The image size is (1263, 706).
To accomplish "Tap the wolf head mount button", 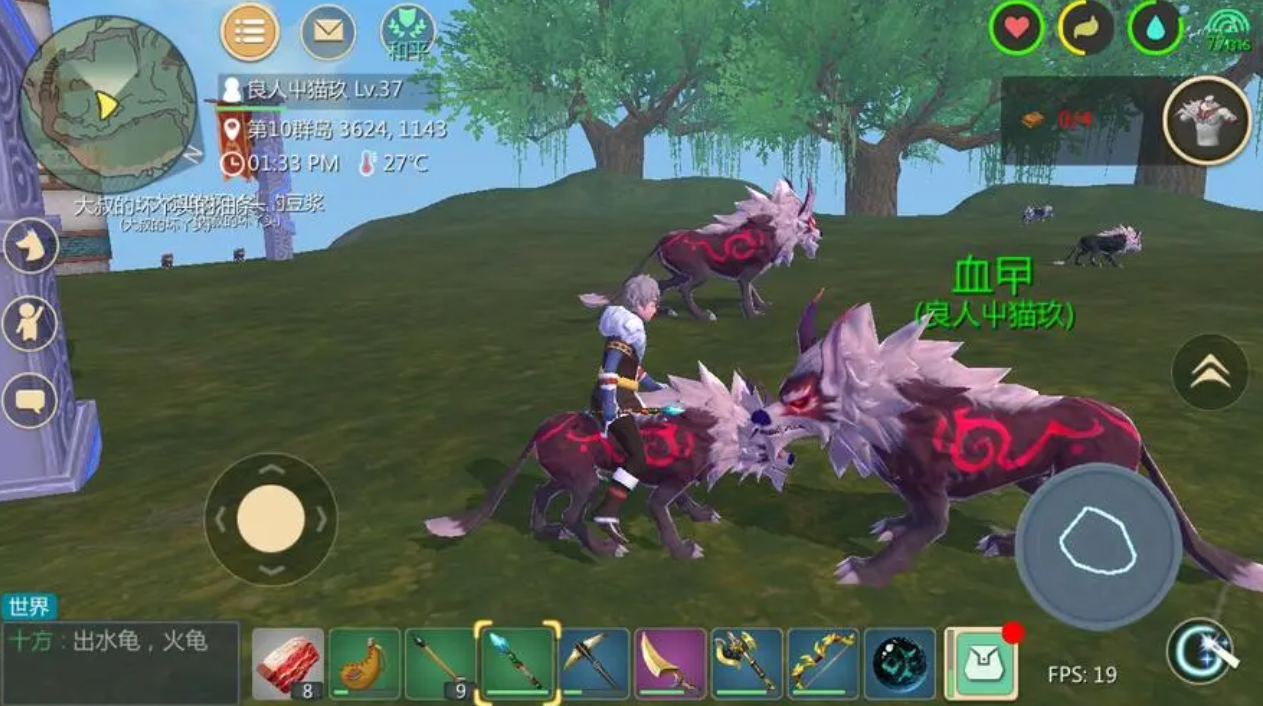I will coord(30,247).
